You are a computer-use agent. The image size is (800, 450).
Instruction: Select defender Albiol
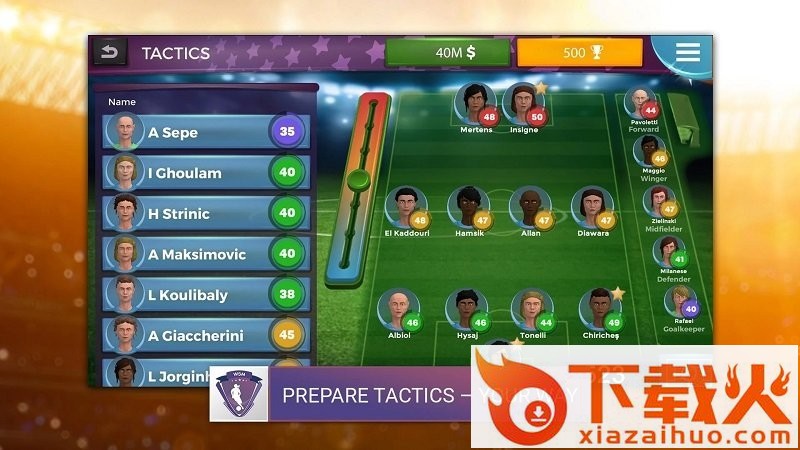coord(398,310)
